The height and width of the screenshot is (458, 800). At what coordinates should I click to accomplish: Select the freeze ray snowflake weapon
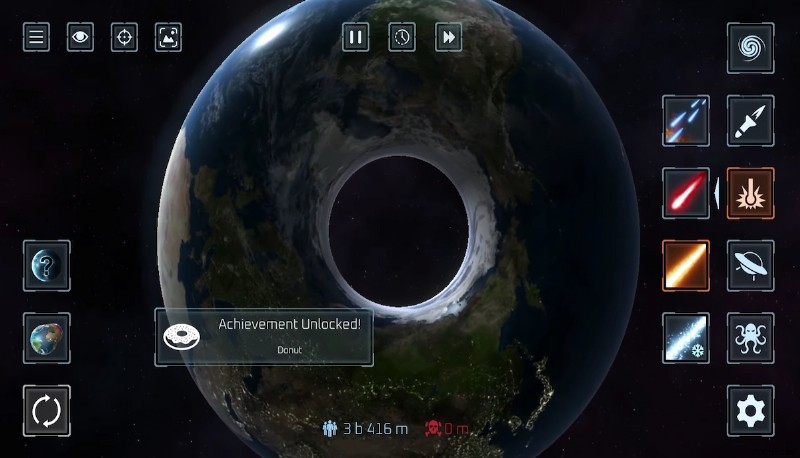coord(686,338)
